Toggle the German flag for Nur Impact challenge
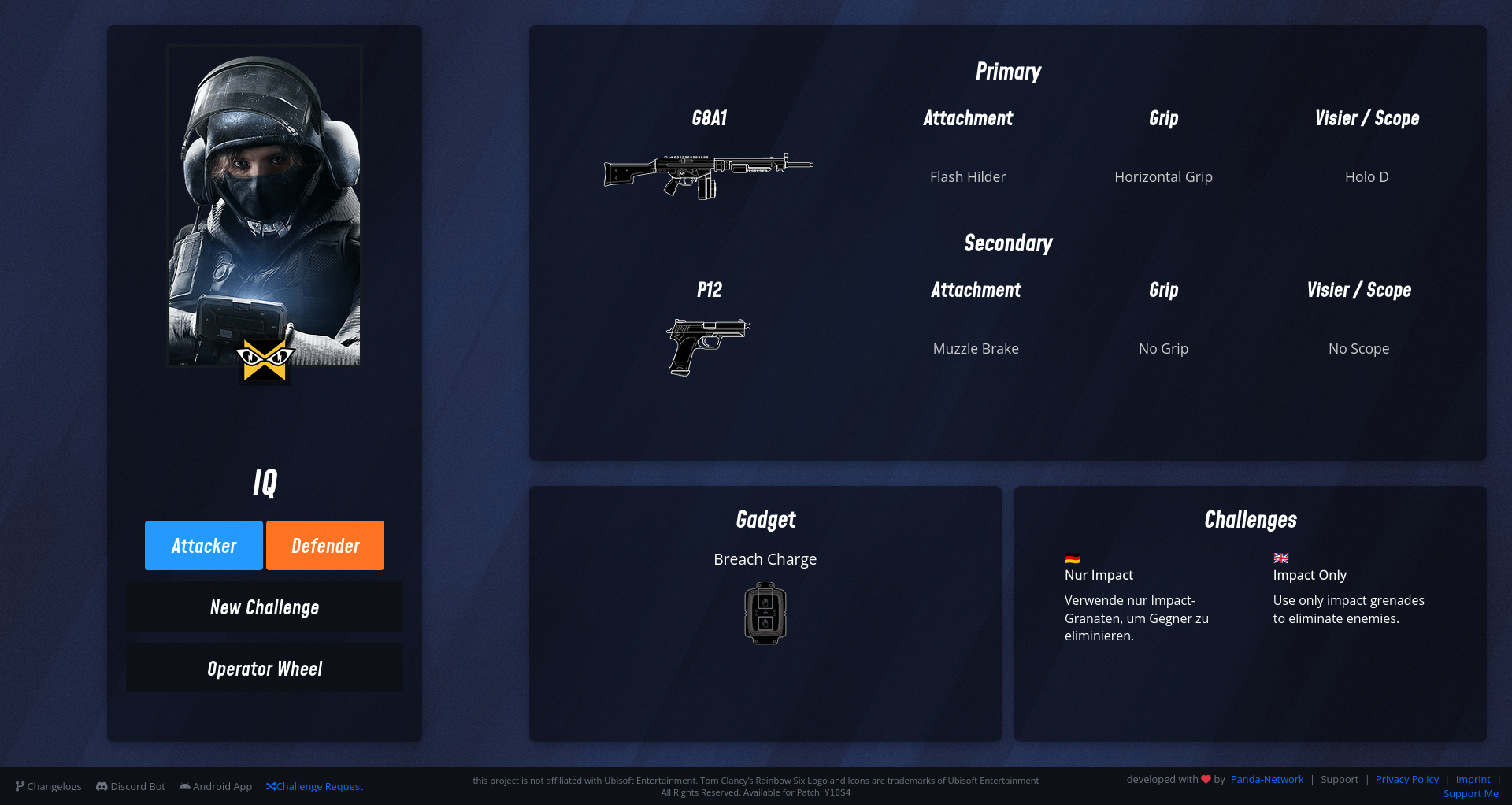This screenshot has height=805, width=1512. (1071, 558)
